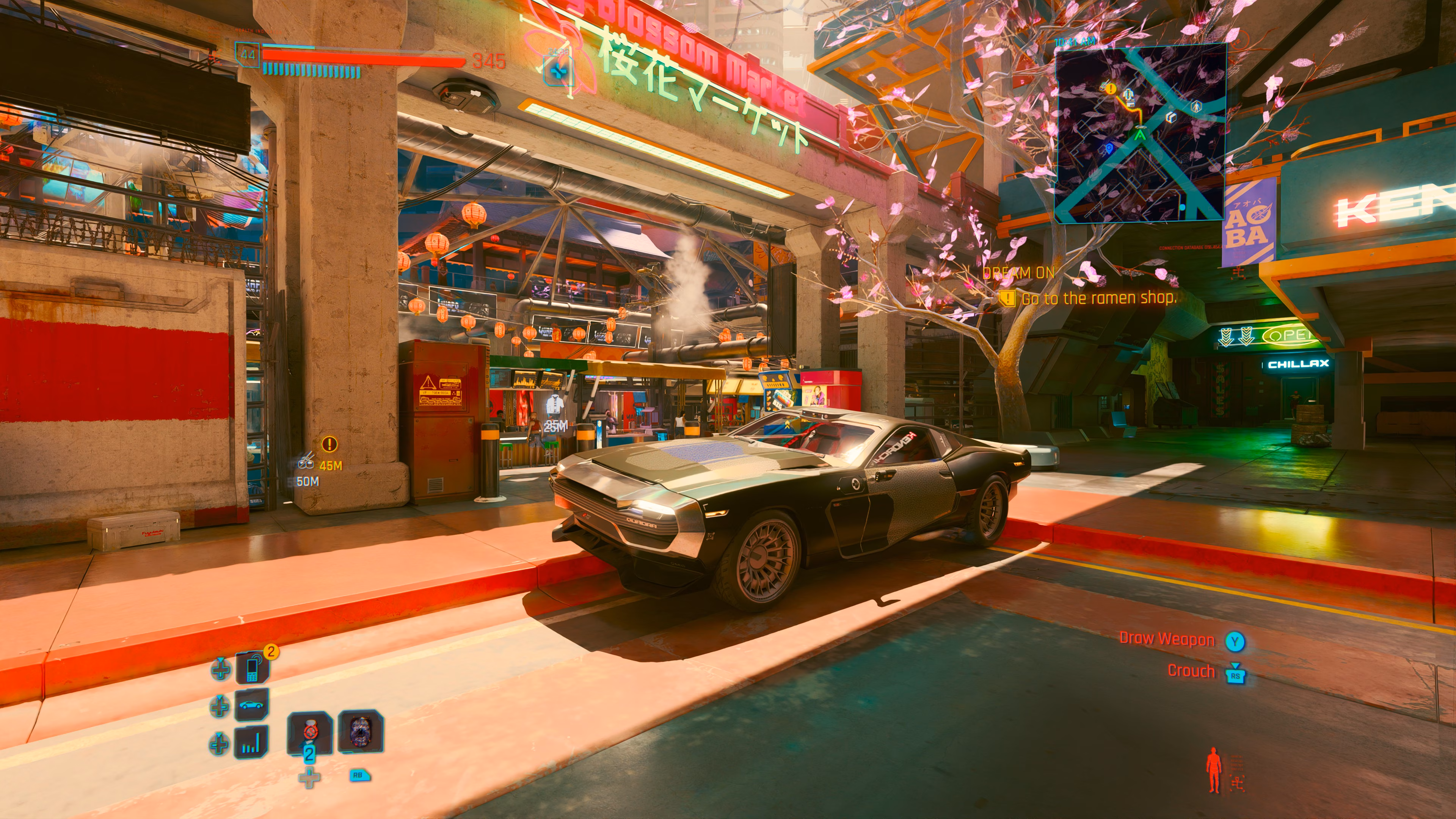This screenshot has height=819, width=1456.
Task: Click the level 44 badge
Action: point(248,55)
